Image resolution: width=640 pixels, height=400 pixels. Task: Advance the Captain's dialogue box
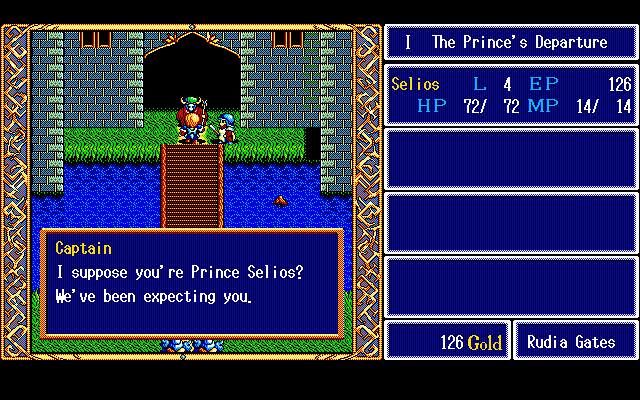(x=192, y=283)
